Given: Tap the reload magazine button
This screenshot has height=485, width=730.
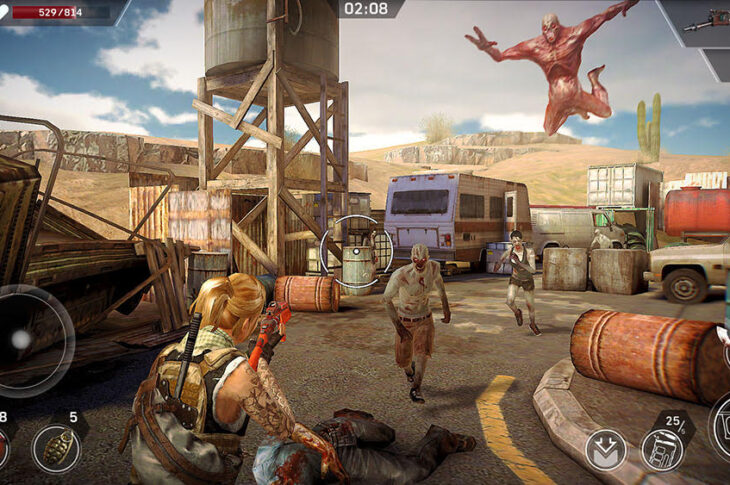Looking at the screenshot, I should click(662, 449).
